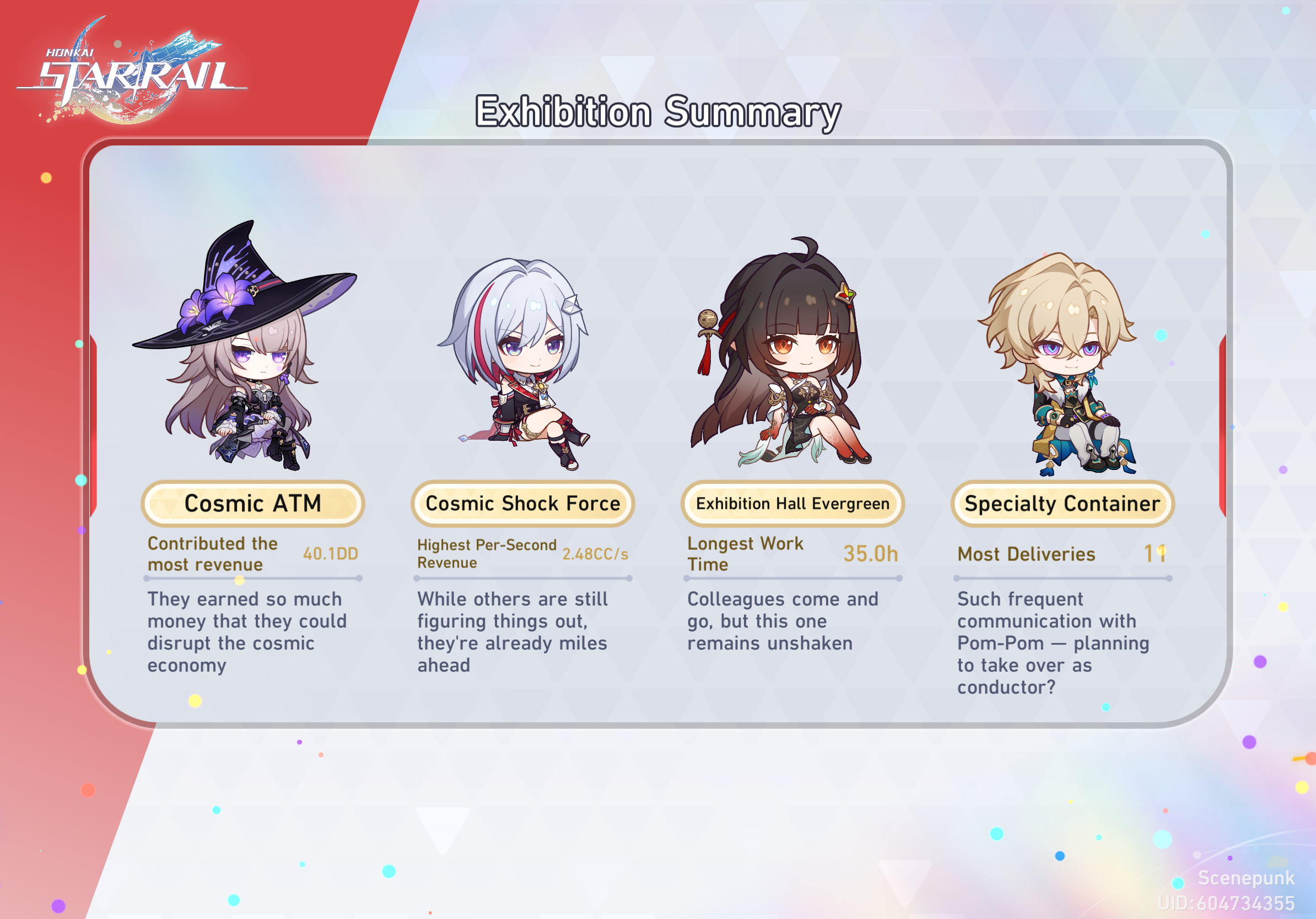
Task: Click the 40.1DD revenue value
Action: point(331,554)
